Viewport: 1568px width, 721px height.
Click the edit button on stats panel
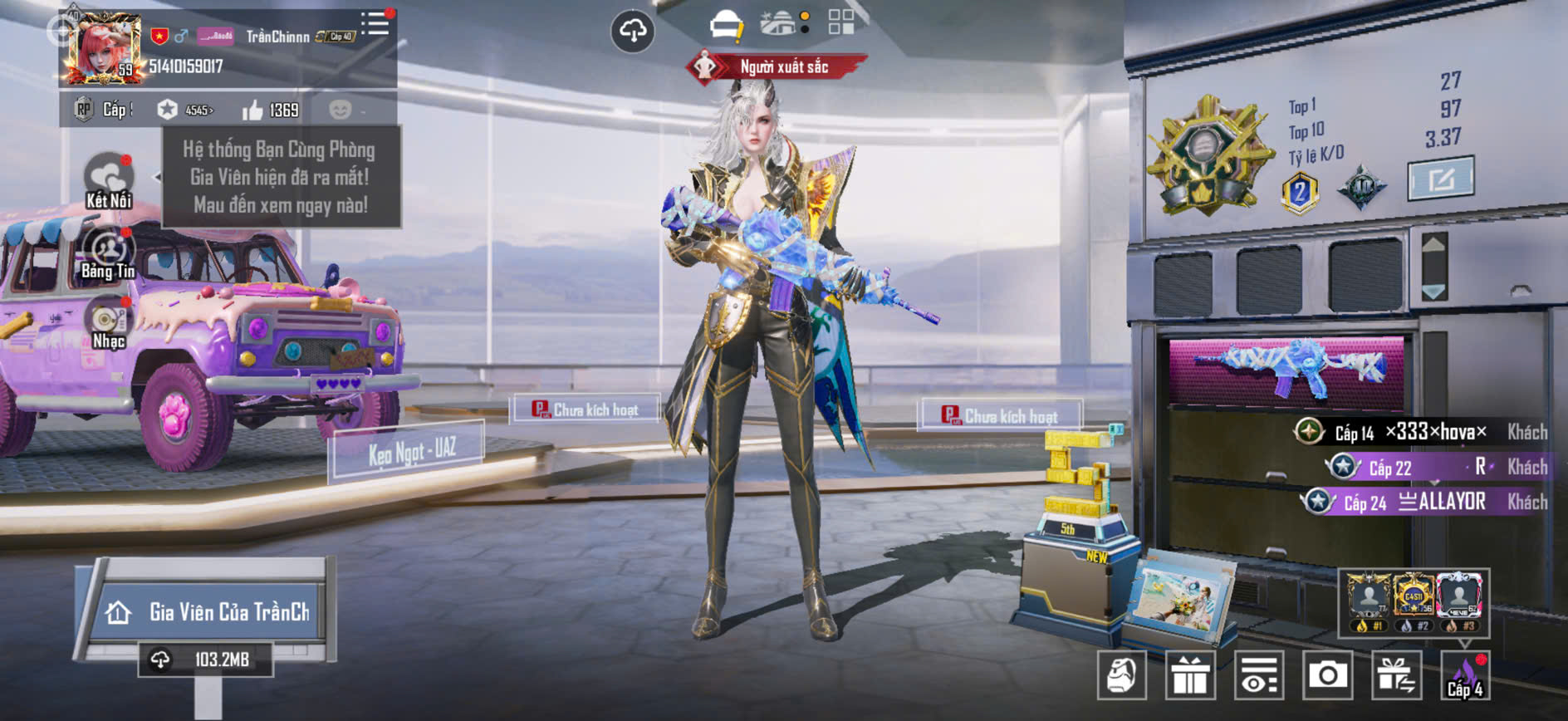pos(1441,177)
